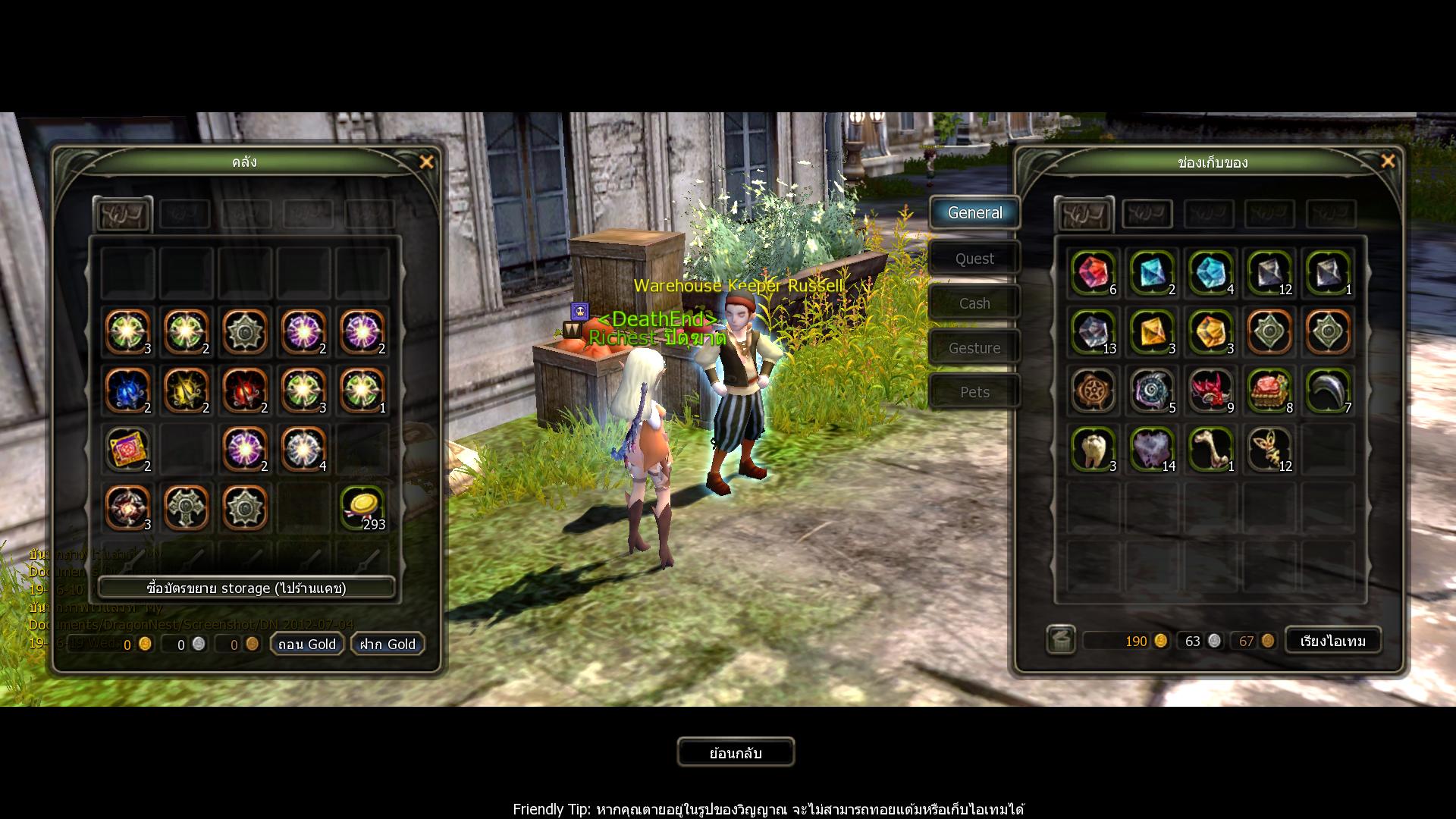
Task: Switch to the Quest inventory tab
Action: 974,259
